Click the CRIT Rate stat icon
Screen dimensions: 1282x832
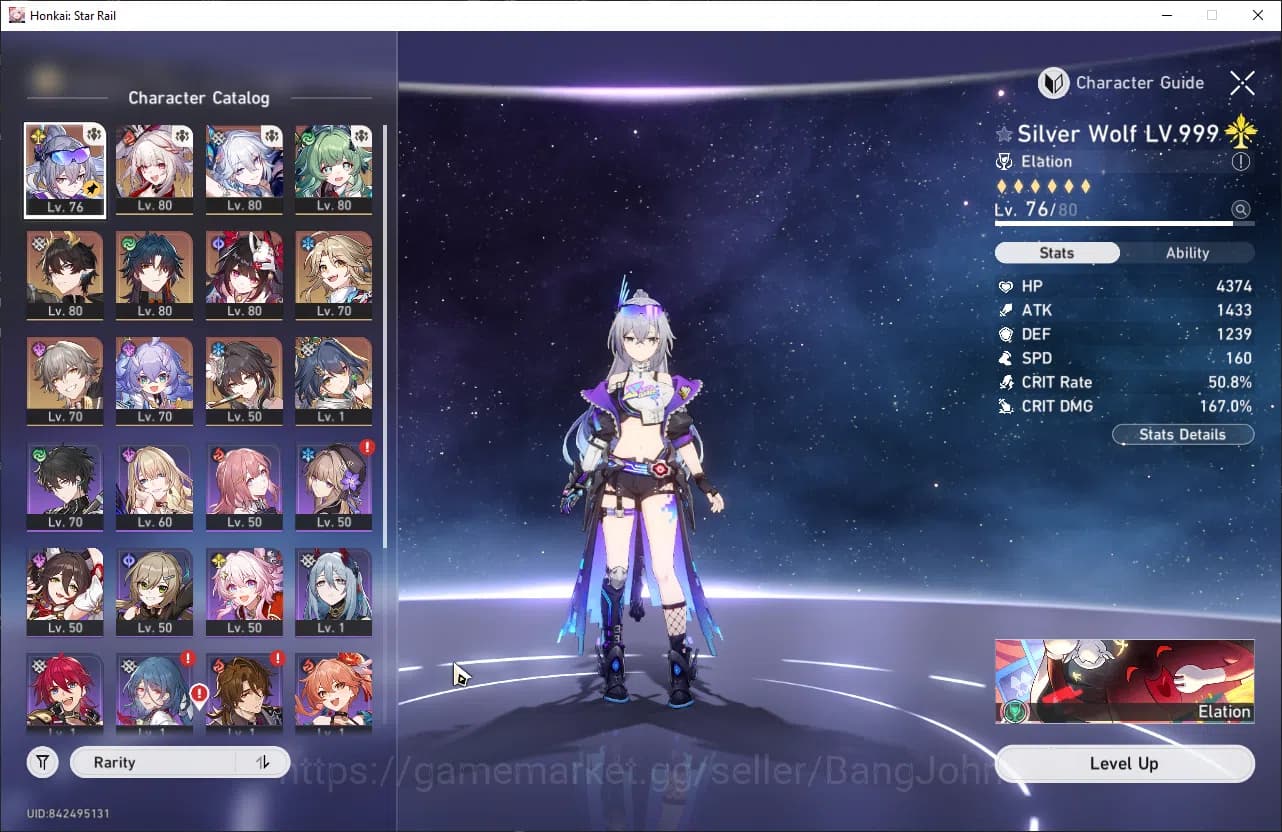pyautogui.click(x=1006, y=382)
